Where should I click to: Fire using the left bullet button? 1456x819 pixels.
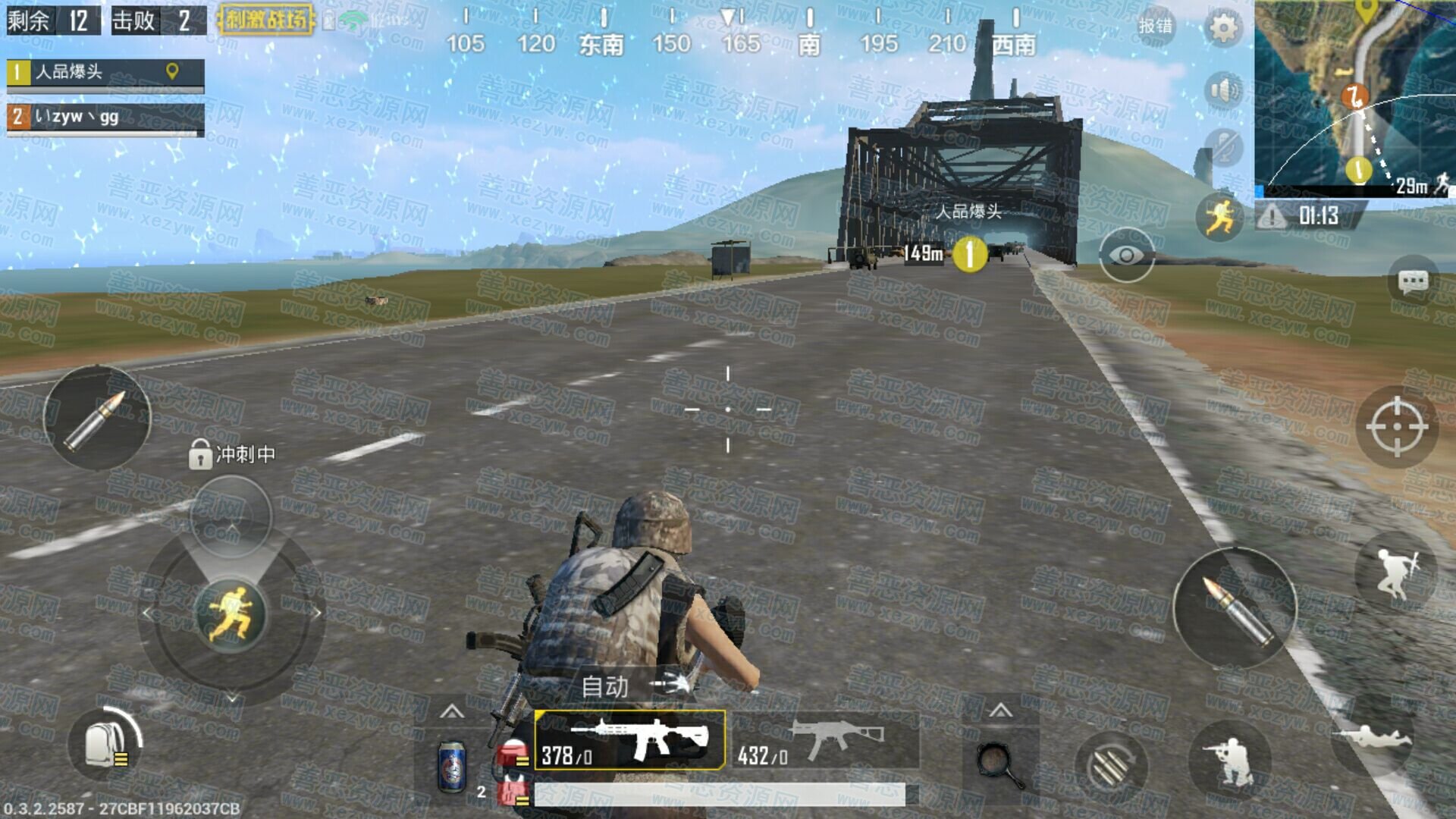point(97,417)
